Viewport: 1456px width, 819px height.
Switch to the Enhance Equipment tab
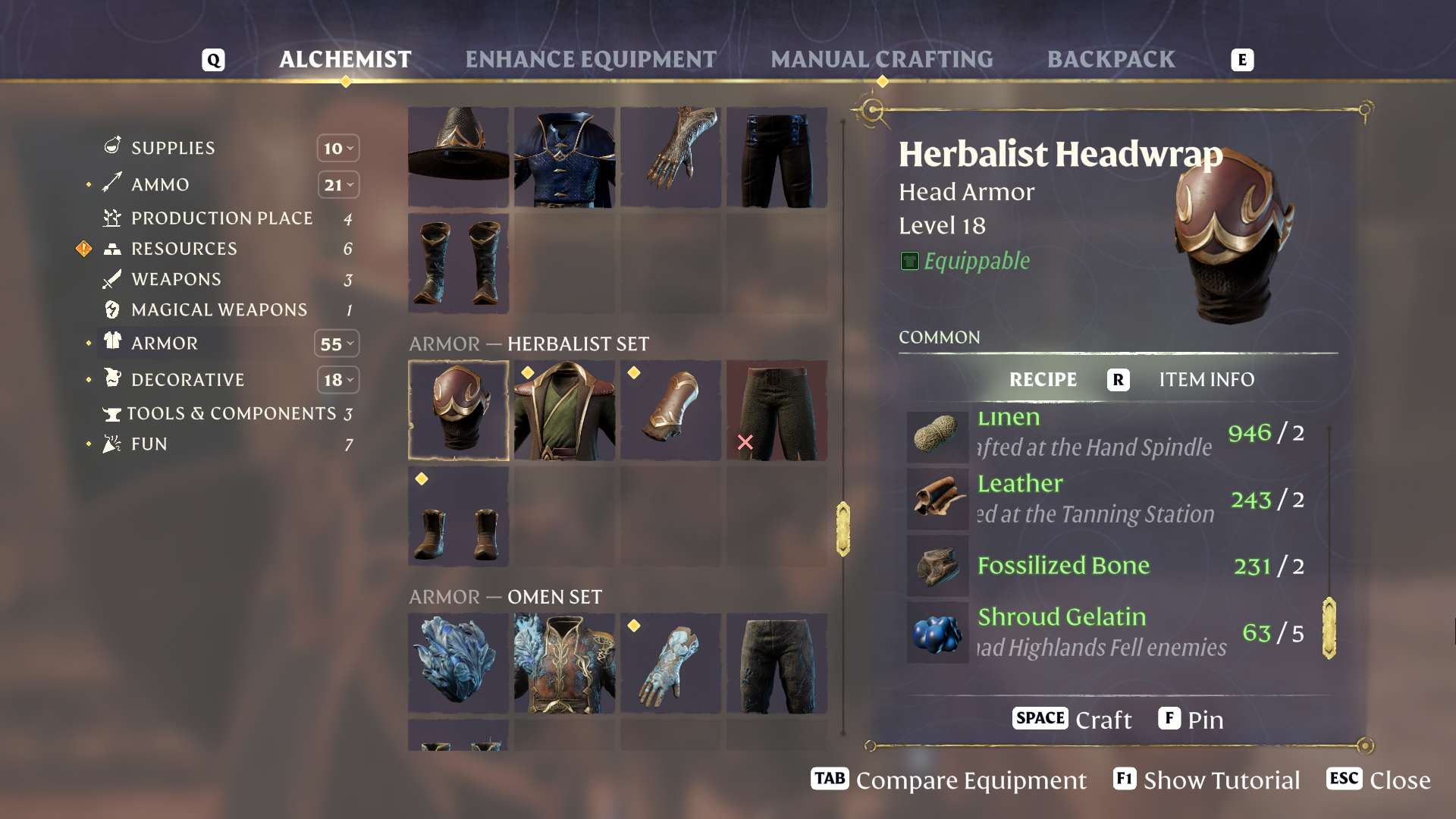(591, 59)
